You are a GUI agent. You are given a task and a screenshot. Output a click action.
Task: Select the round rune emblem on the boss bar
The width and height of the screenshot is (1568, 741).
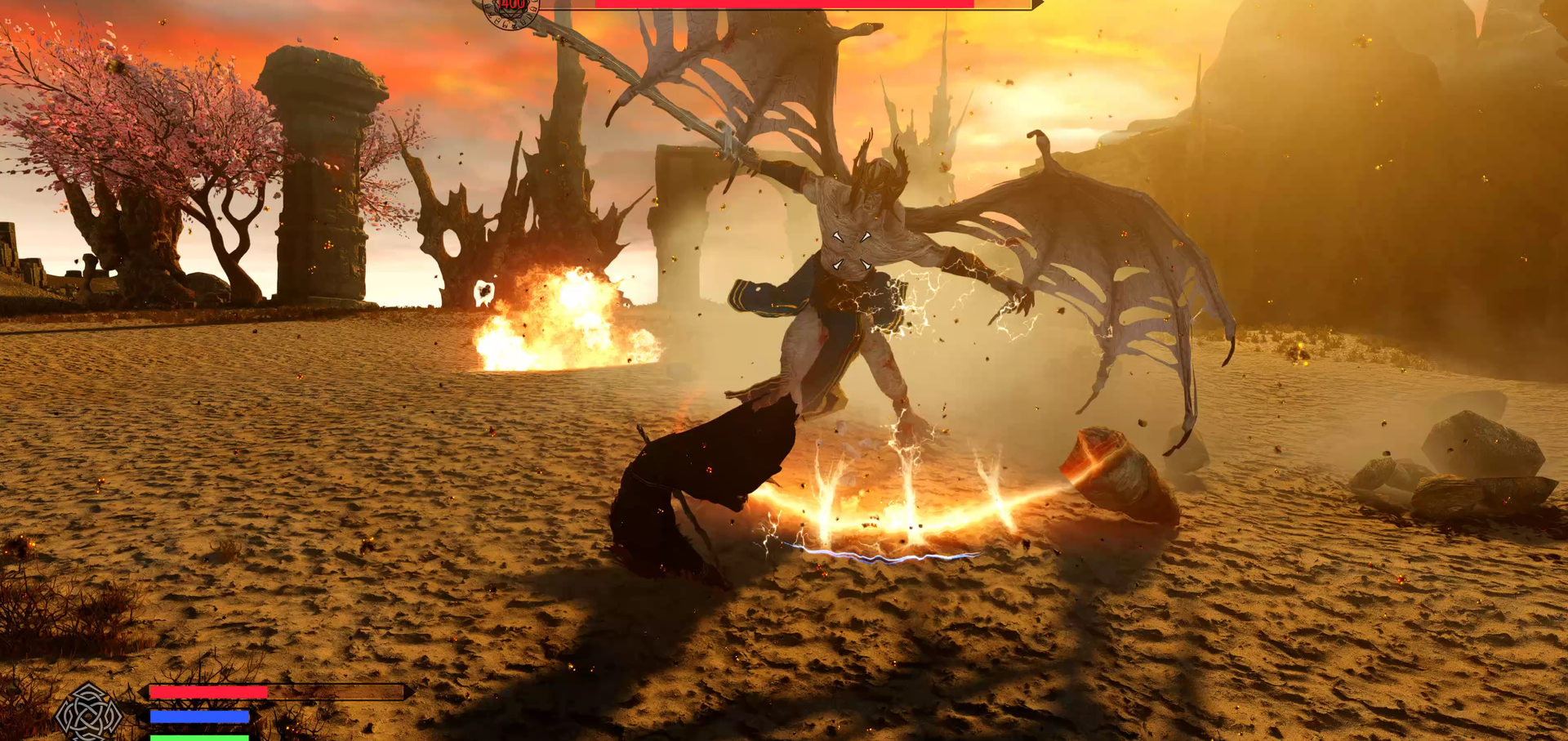point(511,10)
